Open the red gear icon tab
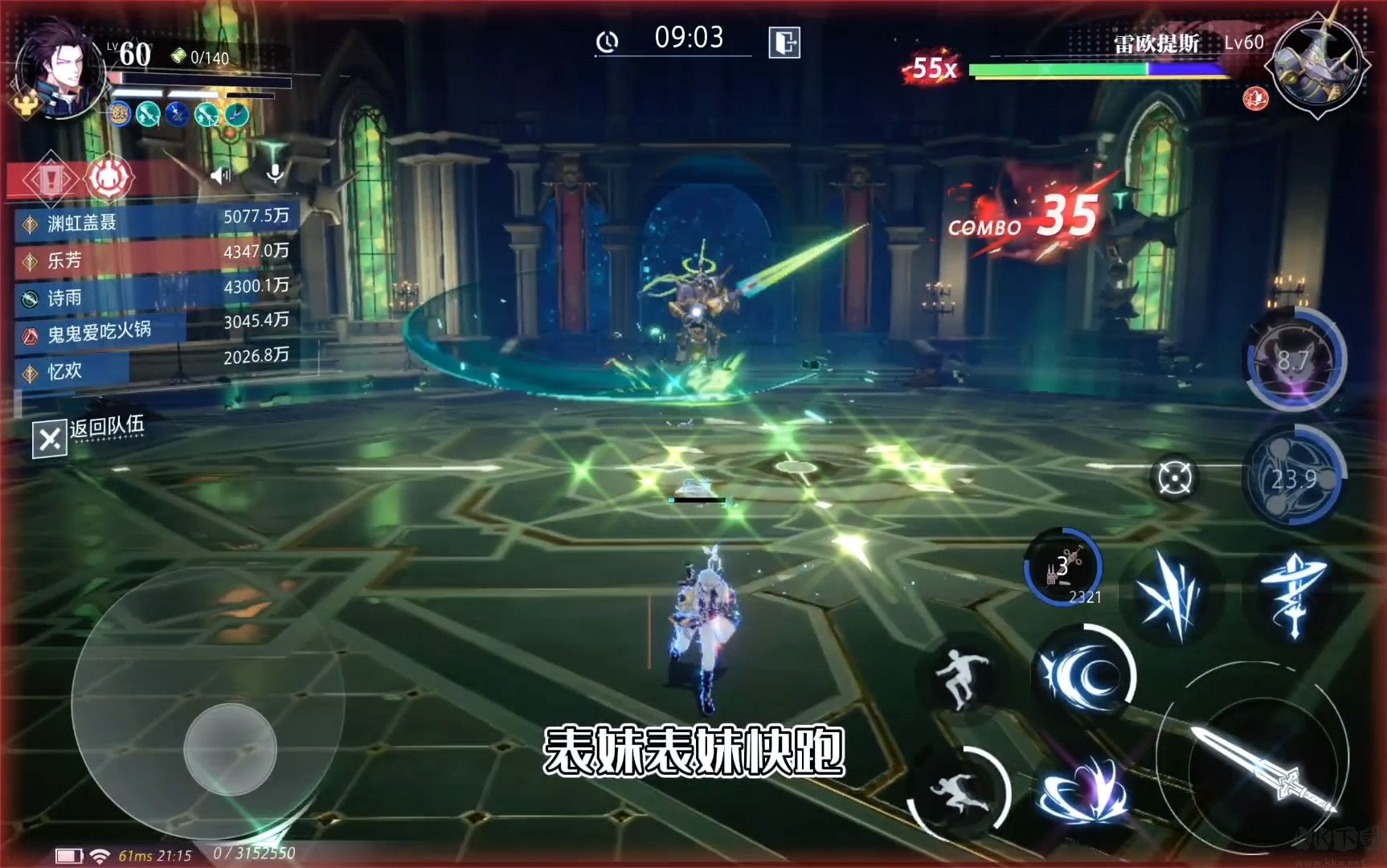 108,178
